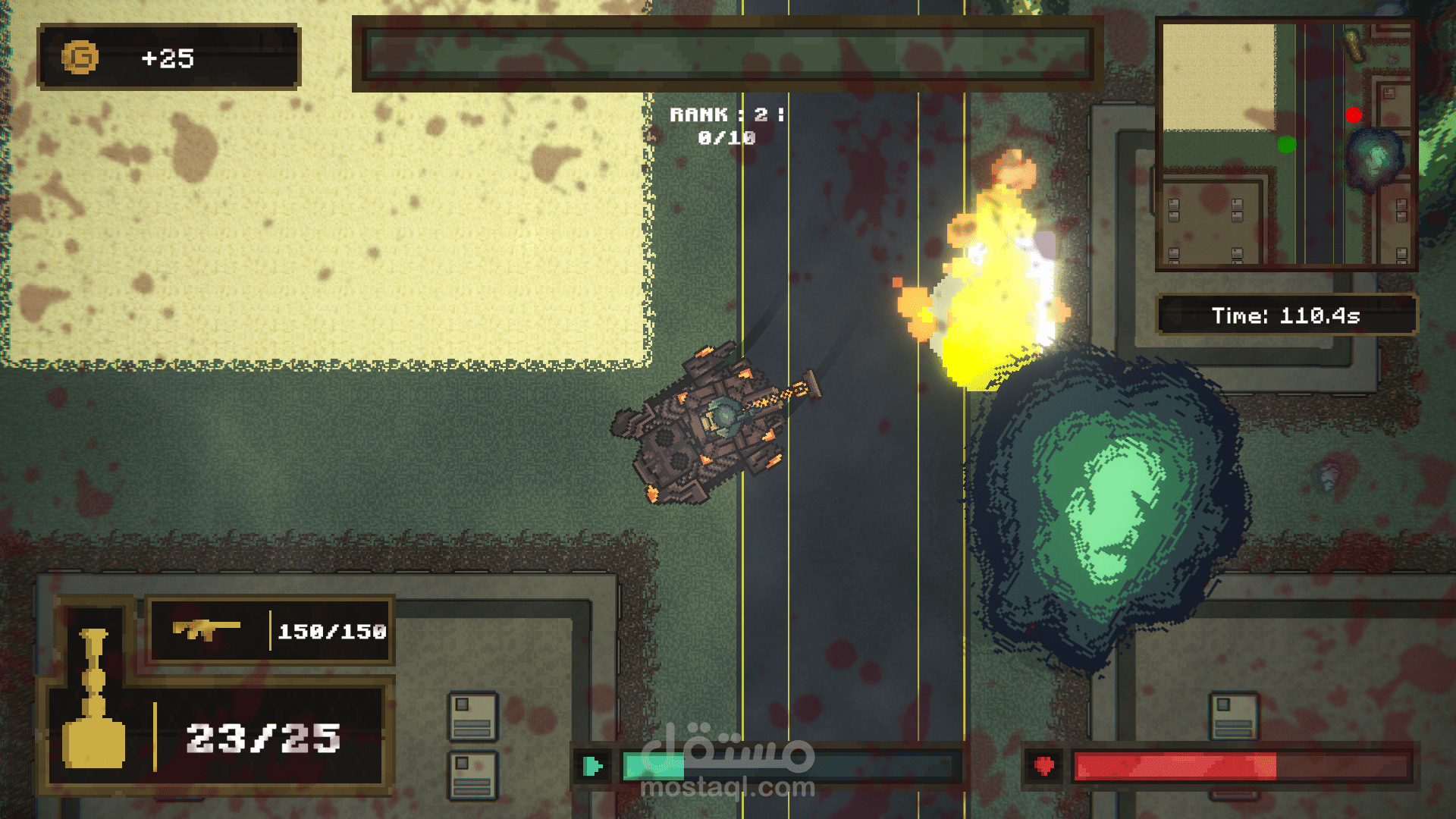Click the minimap in the corner
This screenshot has height=819, width=1456.
click(x=1286, y=144)
